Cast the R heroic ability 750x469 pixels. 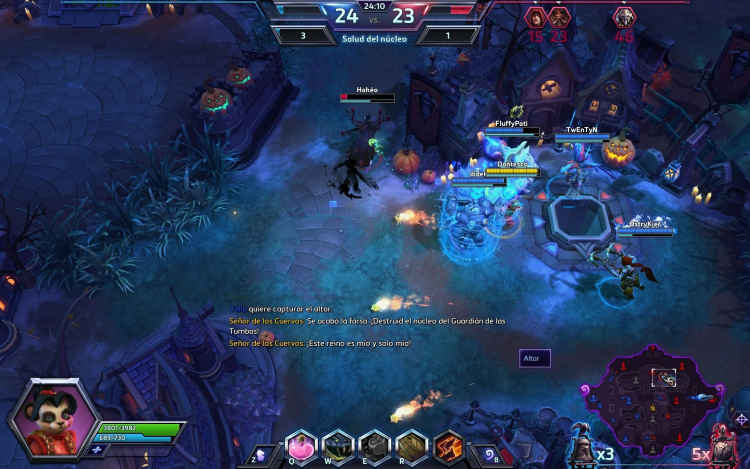click(412, 446)
